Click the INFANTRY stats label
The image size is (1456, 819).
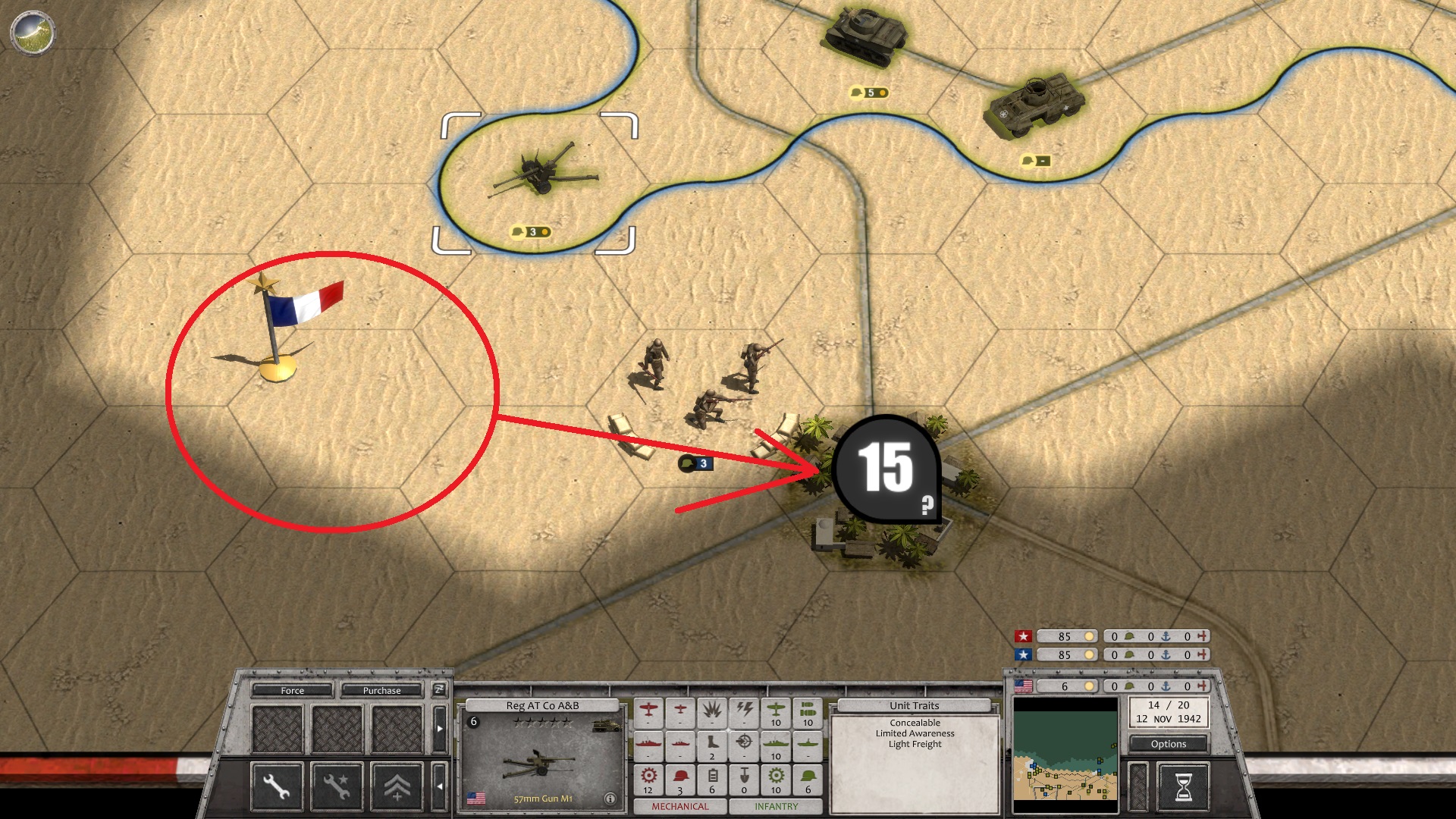[x=776, y=807]
